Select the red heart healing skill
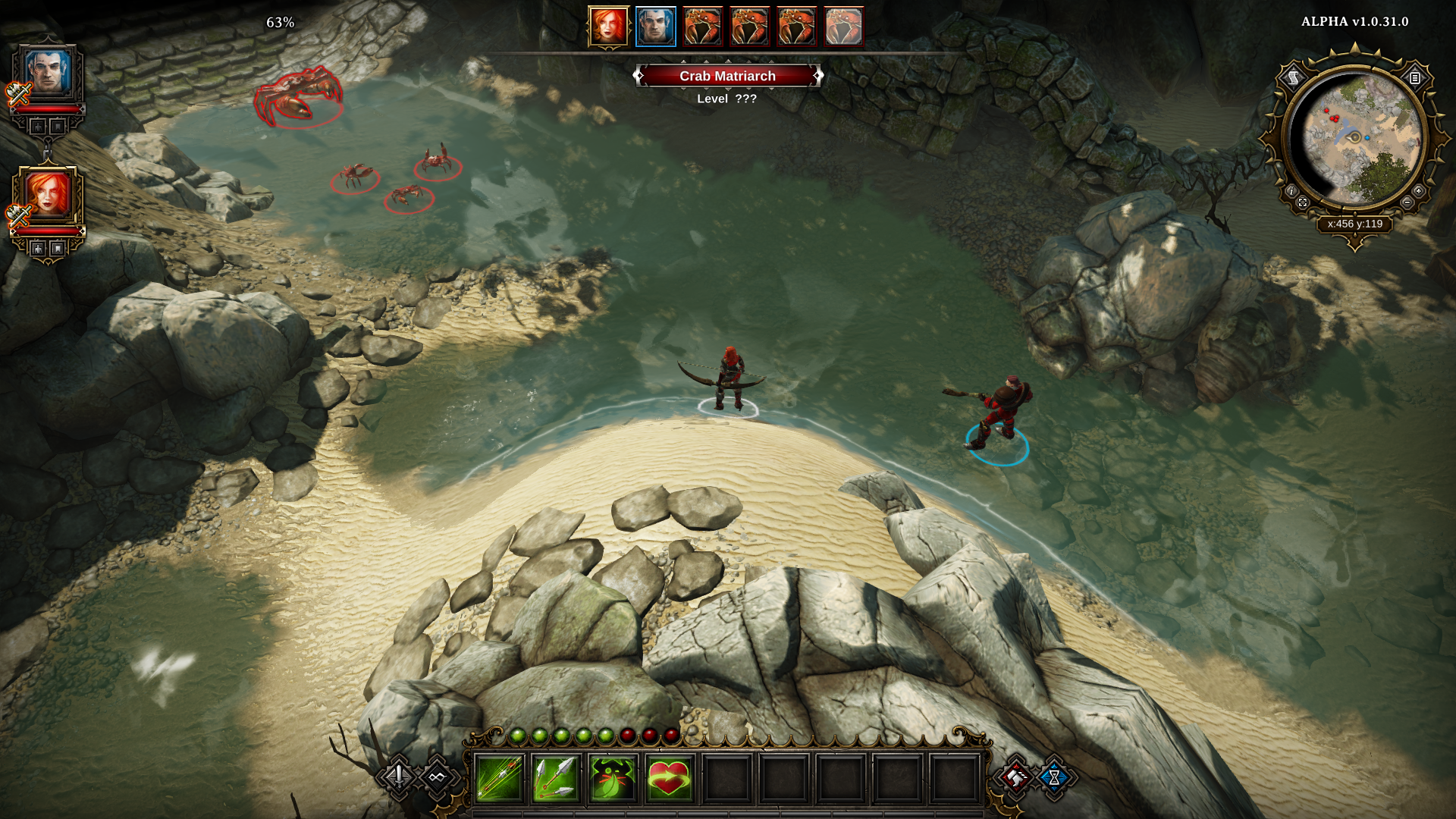1456x819 pixels. coord(670,778)
